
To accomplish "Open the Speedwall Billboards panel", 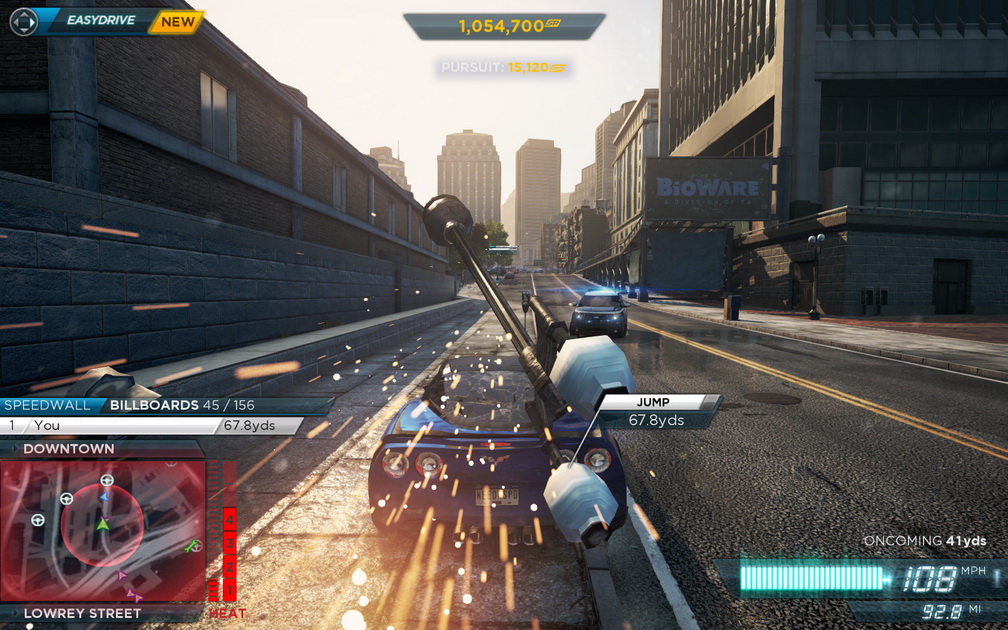I will (x=165, y=405).
